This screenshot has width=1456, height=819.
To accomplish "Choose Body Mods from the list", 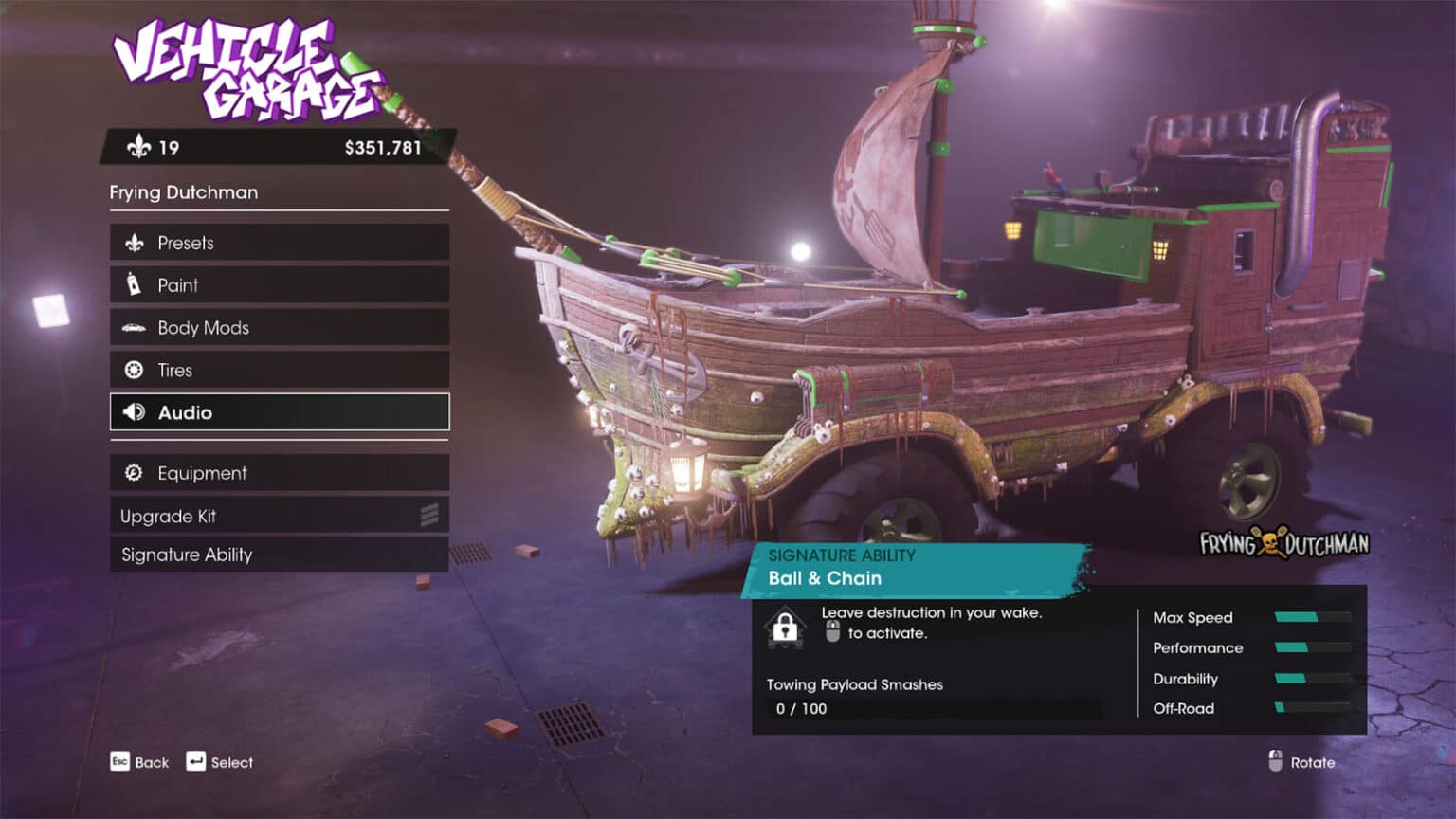I will tap(279, 328).
